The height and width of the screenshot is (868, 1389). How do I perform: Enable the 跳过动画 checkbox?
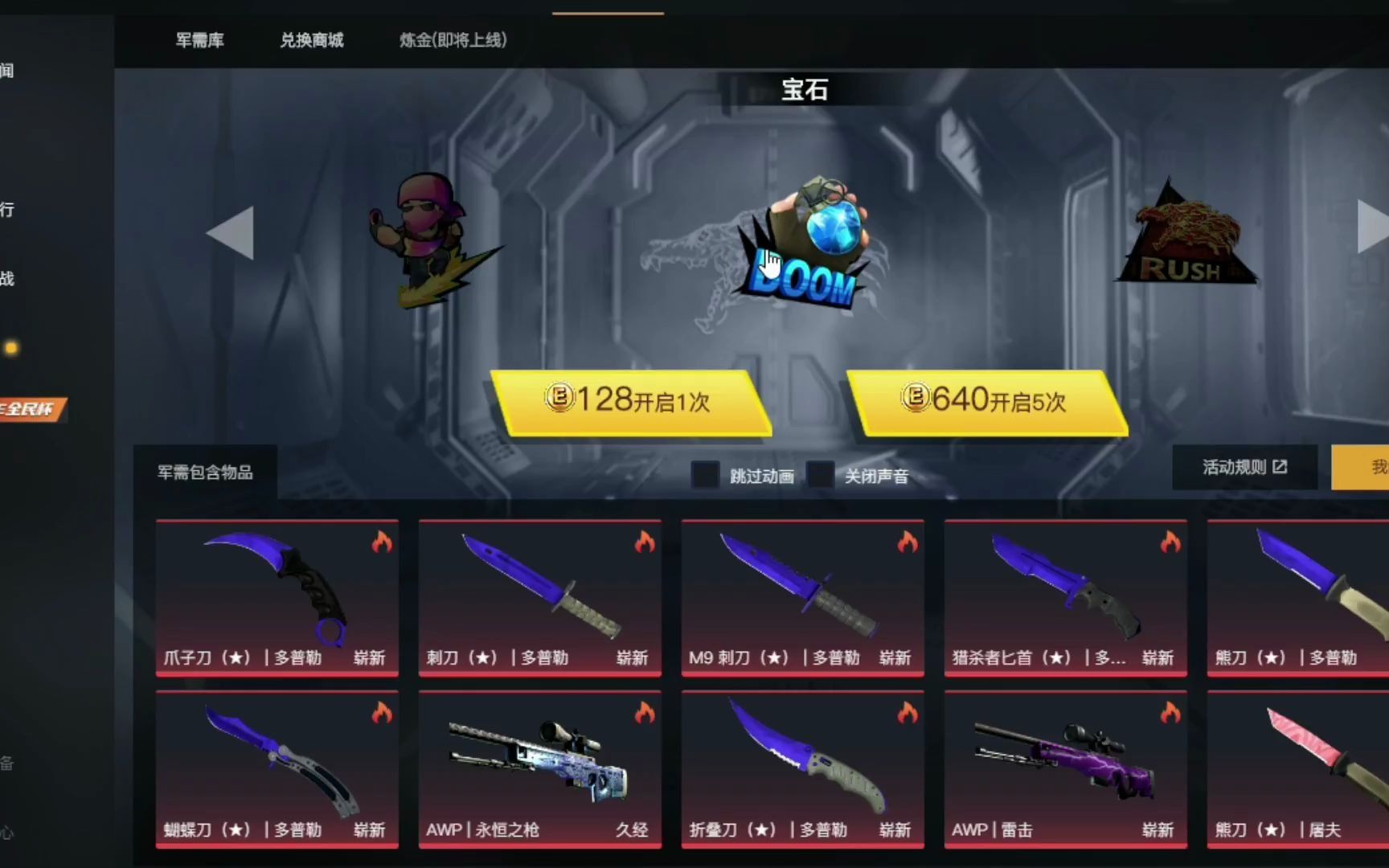[704, 475]
